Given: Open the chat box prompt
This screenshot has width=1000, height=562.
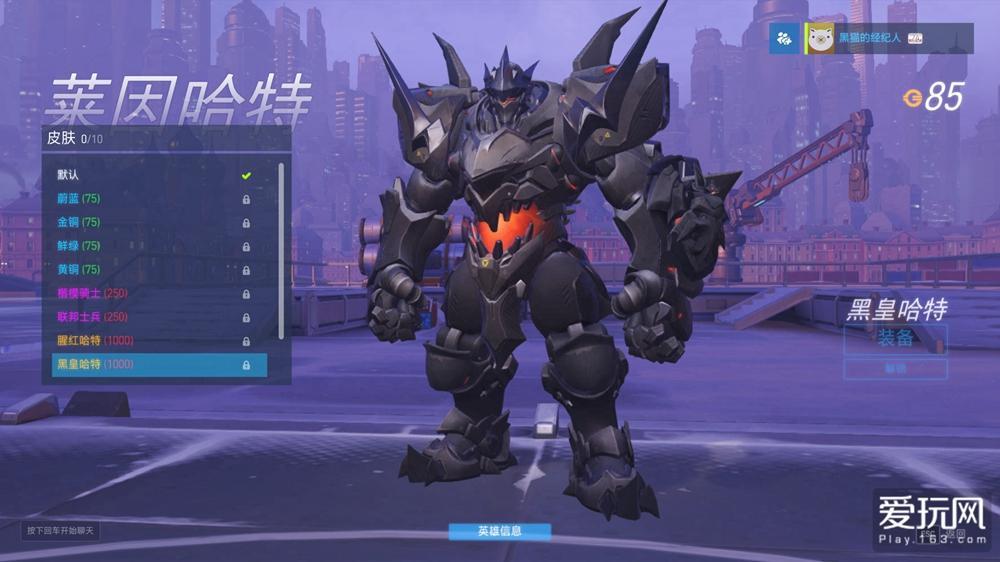Looking at the screenshot, I should [62, 530].
